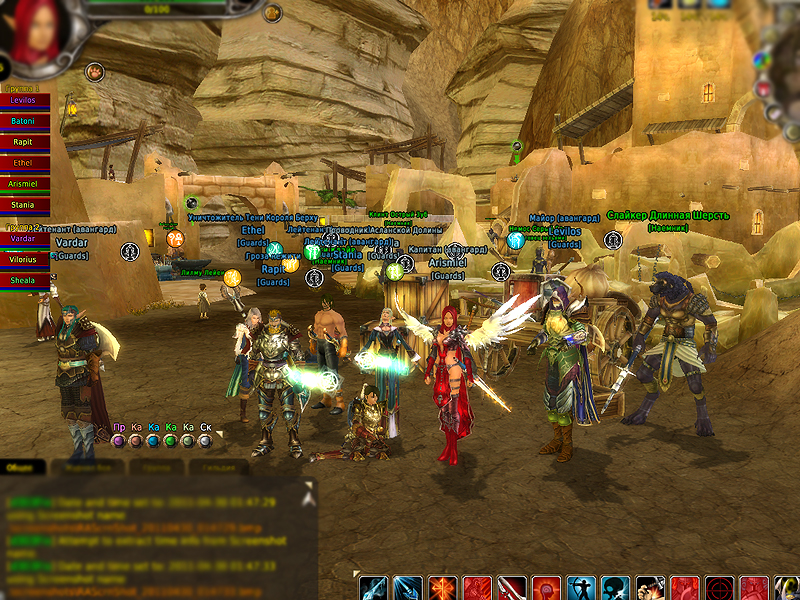
Task: Select Batoni in the party frames
Action: click(x=23, y=121)
